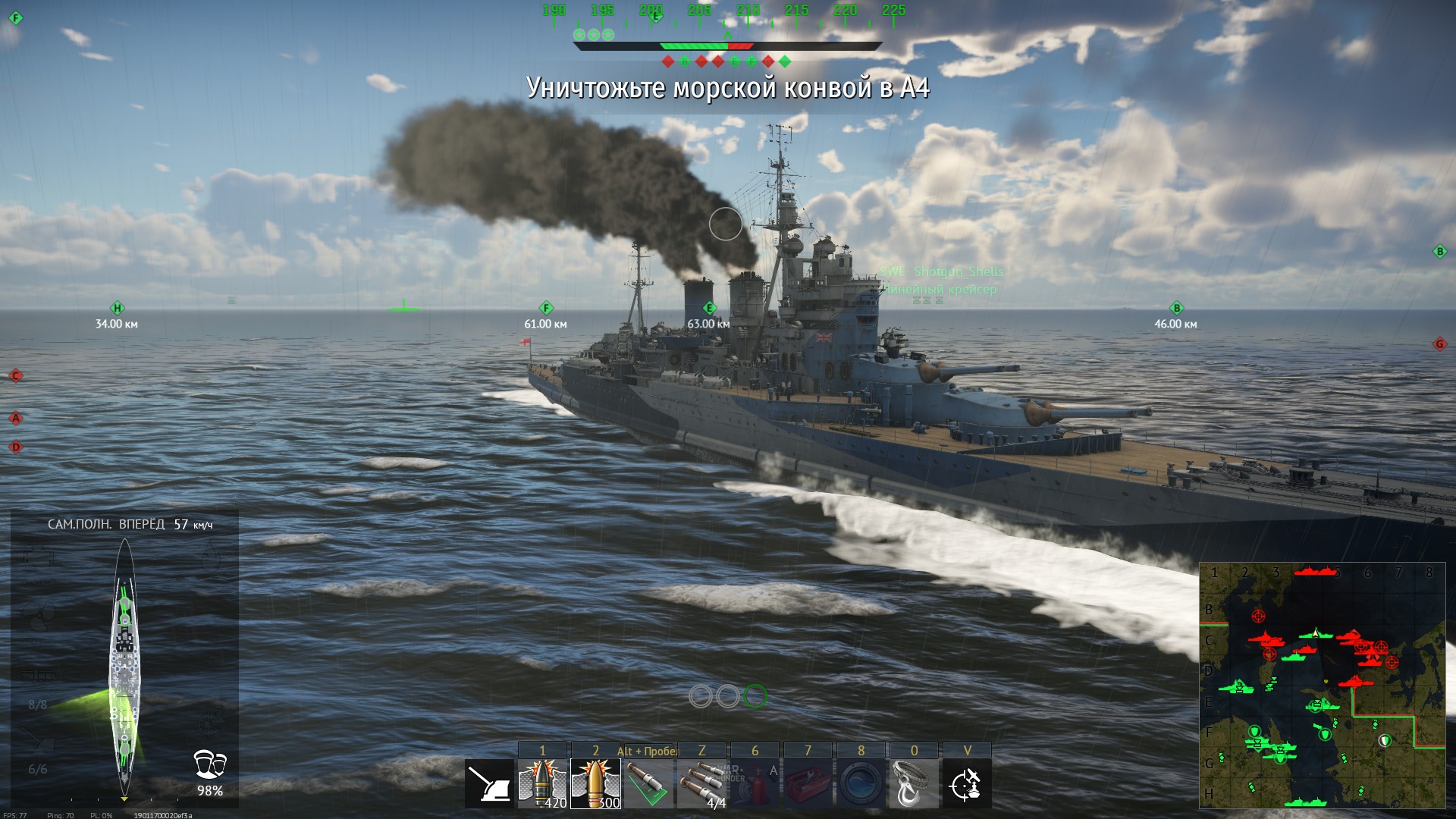Use the tow hook and rope action
Viewport: 1456px width, 819px height.
point(914,783)
